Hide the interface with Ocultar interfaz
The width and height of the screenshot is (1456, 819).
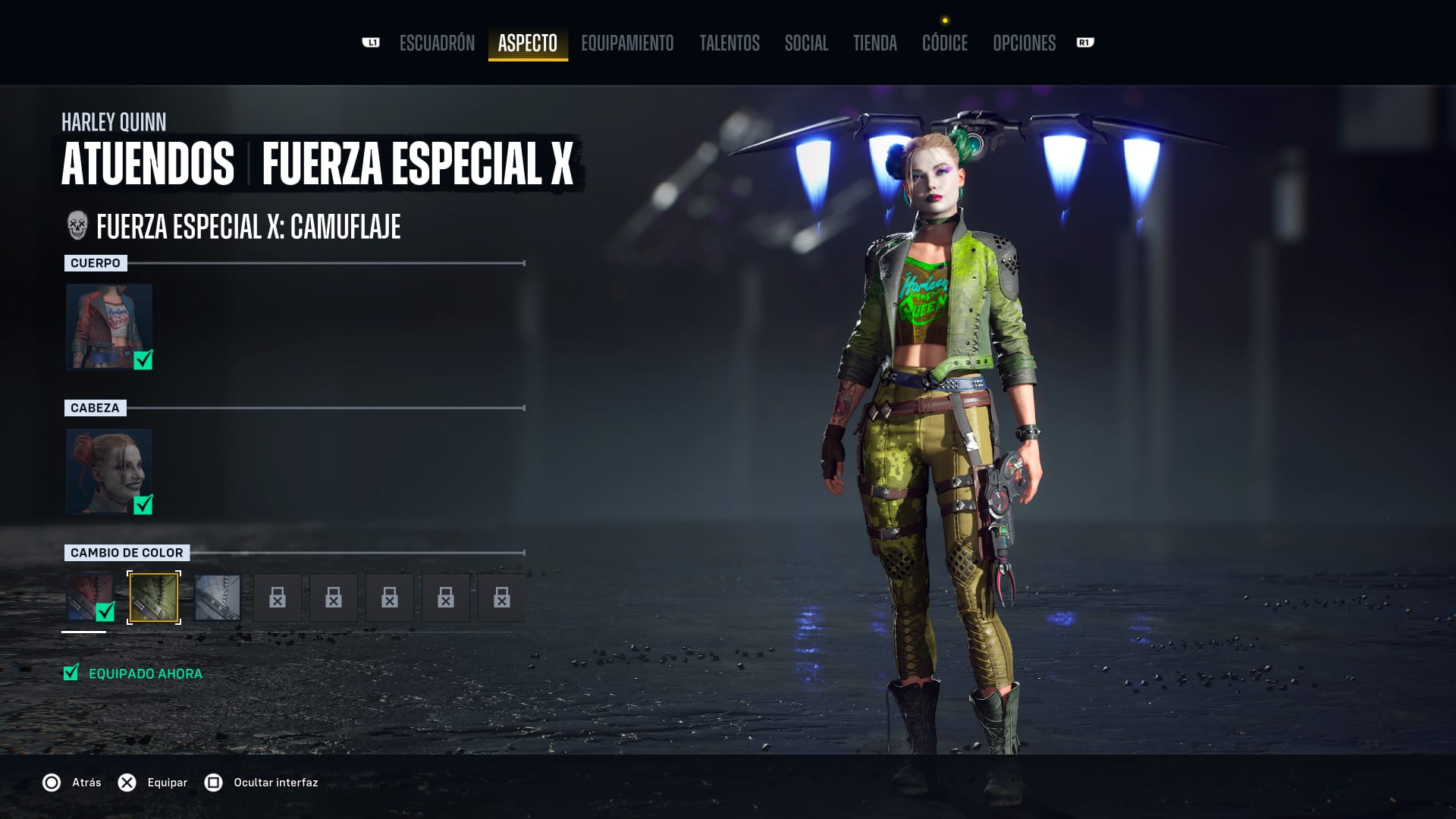click(262, 783)
